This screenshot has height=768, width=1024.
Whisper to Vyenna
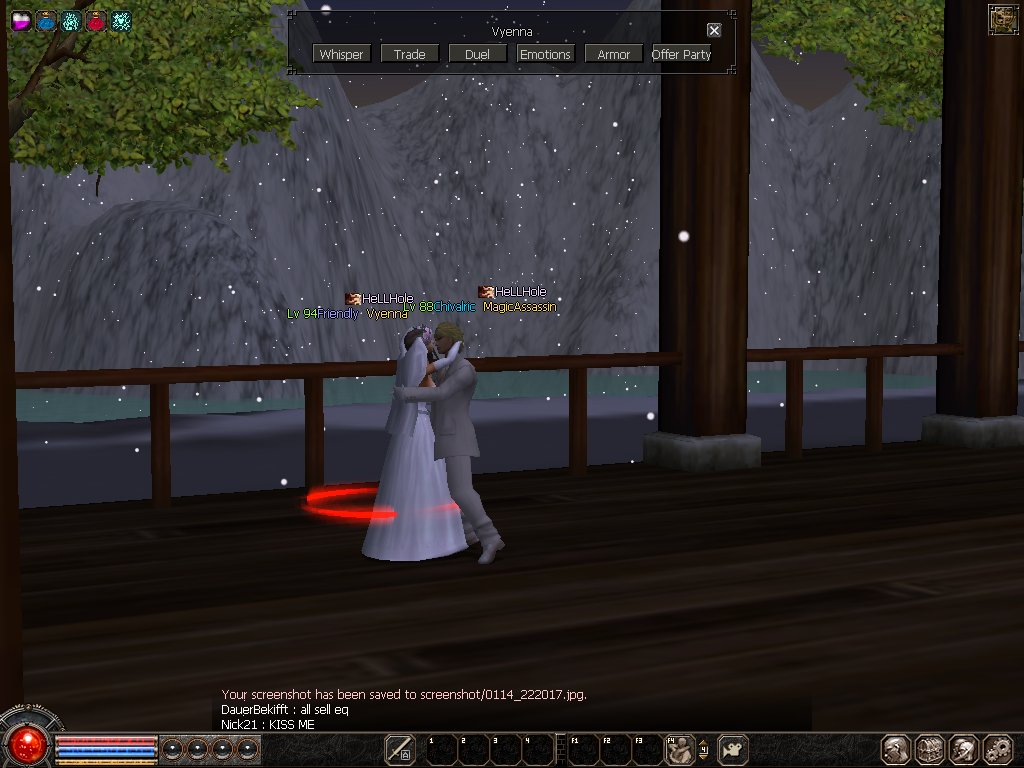(342, 54)
